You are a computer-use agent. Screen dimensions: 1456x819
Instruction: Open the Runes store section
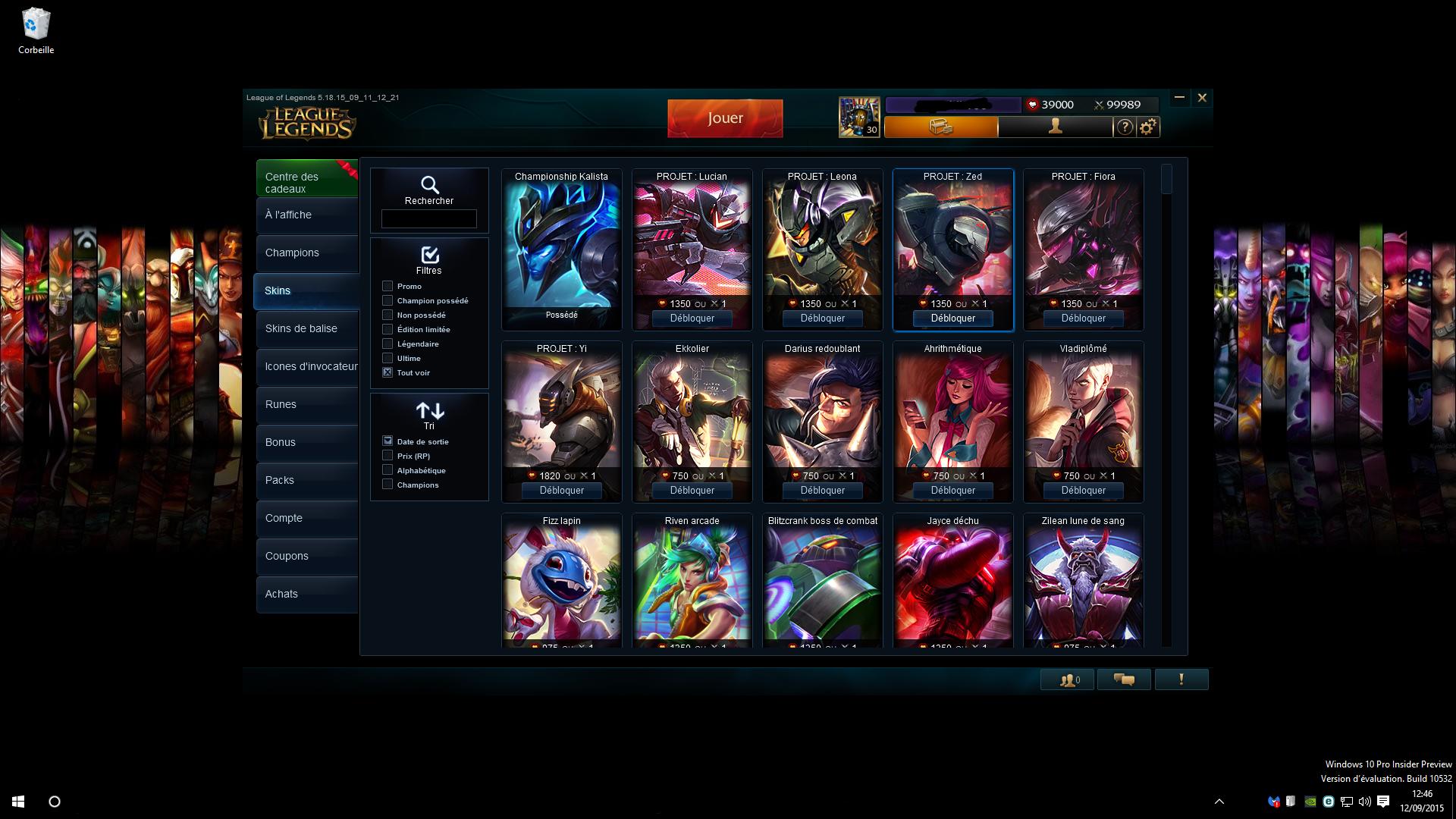point(307,405)
